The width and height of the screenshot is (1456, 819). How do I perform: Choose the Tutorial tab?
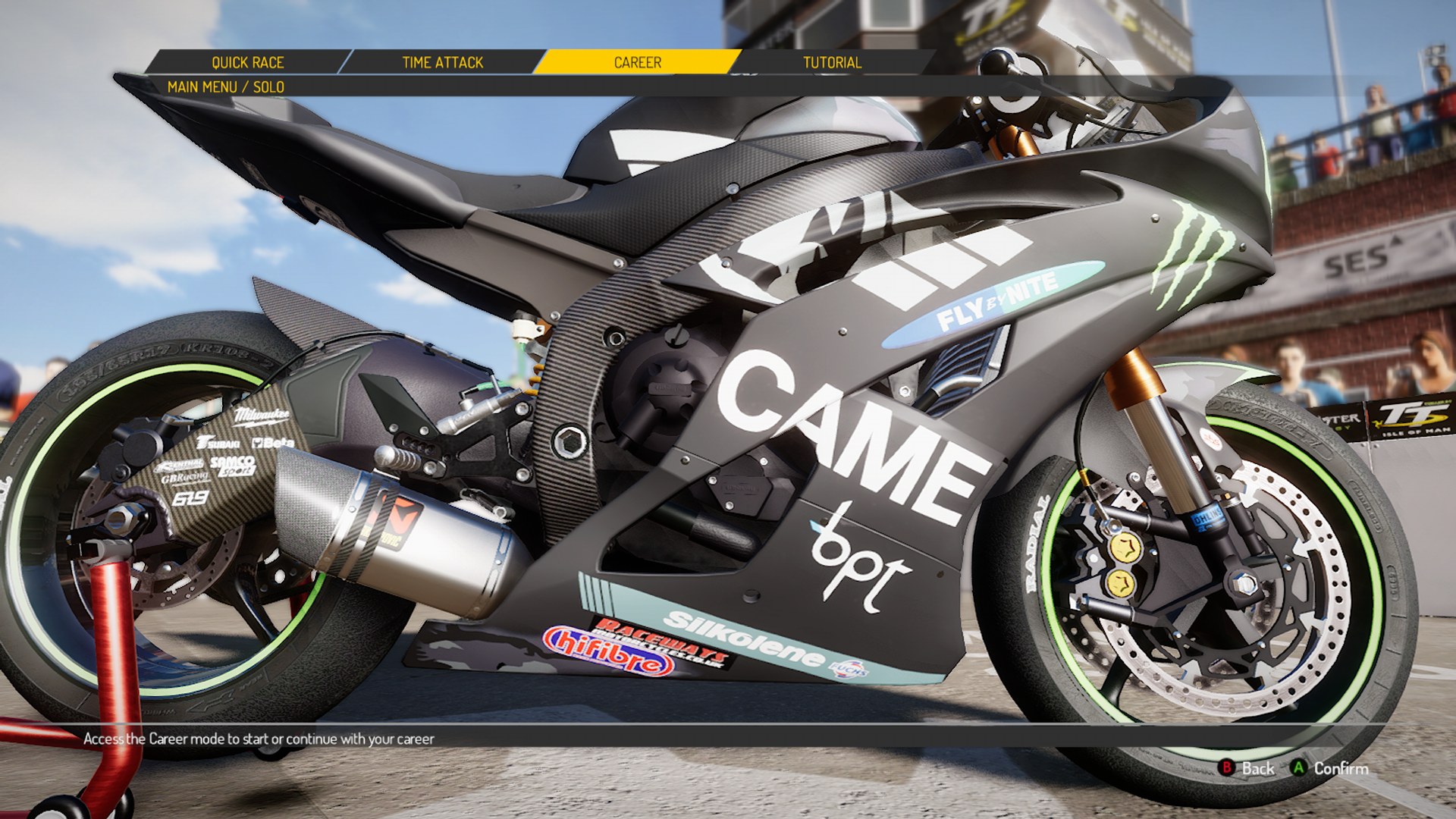coord(832,62)
